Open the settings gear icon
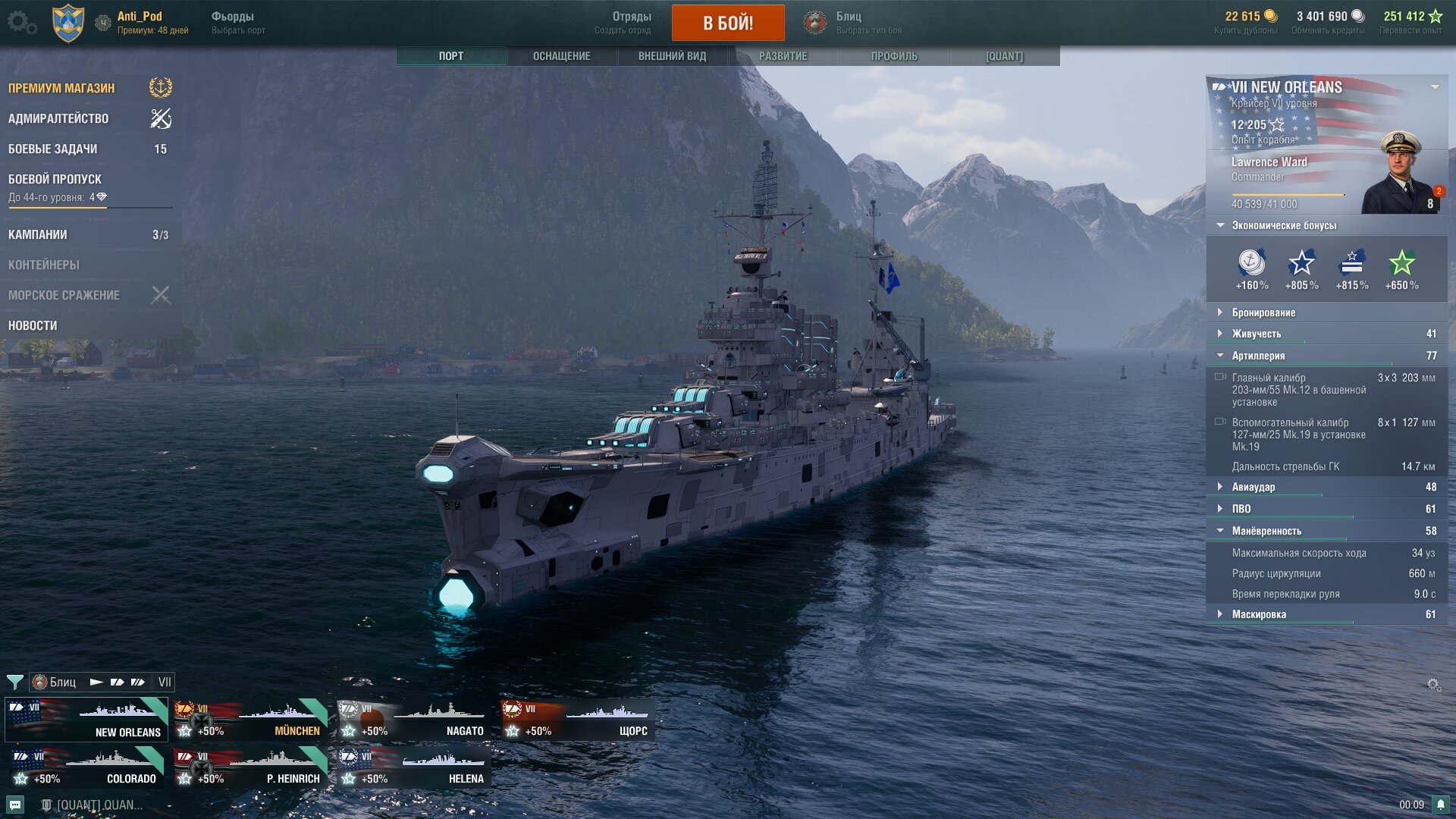Viewport: 1456px width, 819px height. click(x=20, y=22)
